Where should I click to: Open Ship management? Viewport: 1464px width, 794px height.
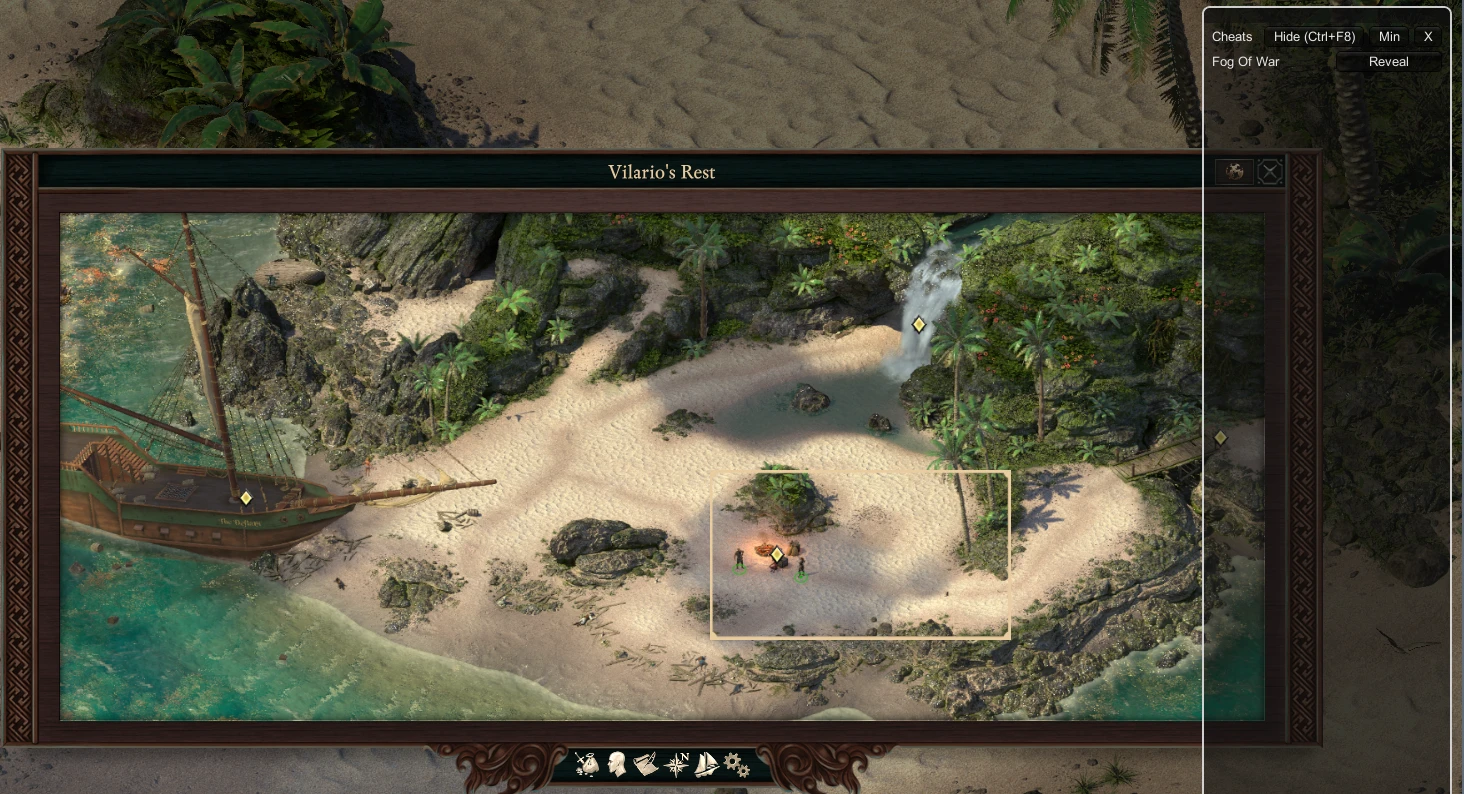[705, 763]
